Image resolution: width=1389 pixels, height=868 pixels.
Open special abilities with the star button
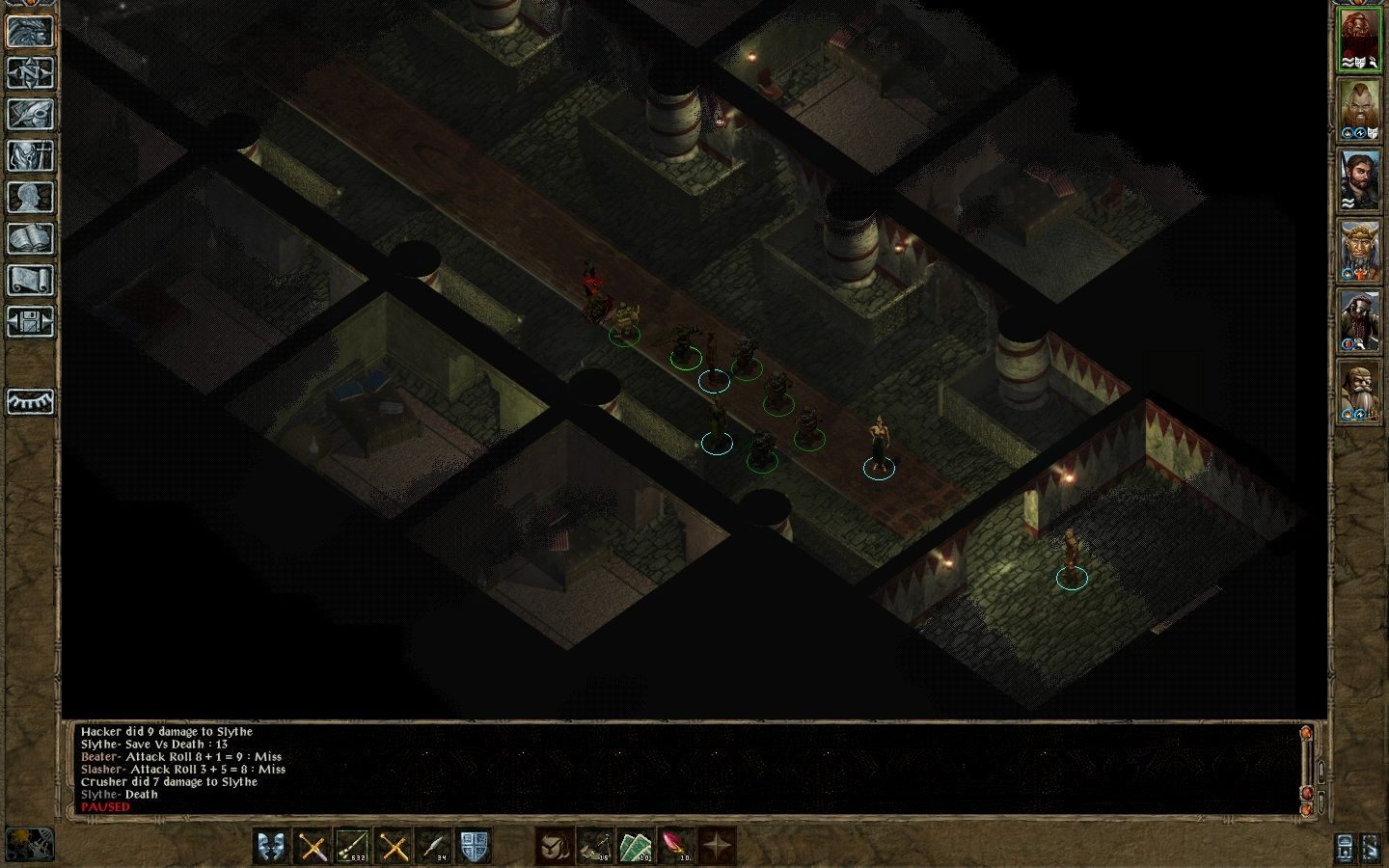tap(716, 847)
